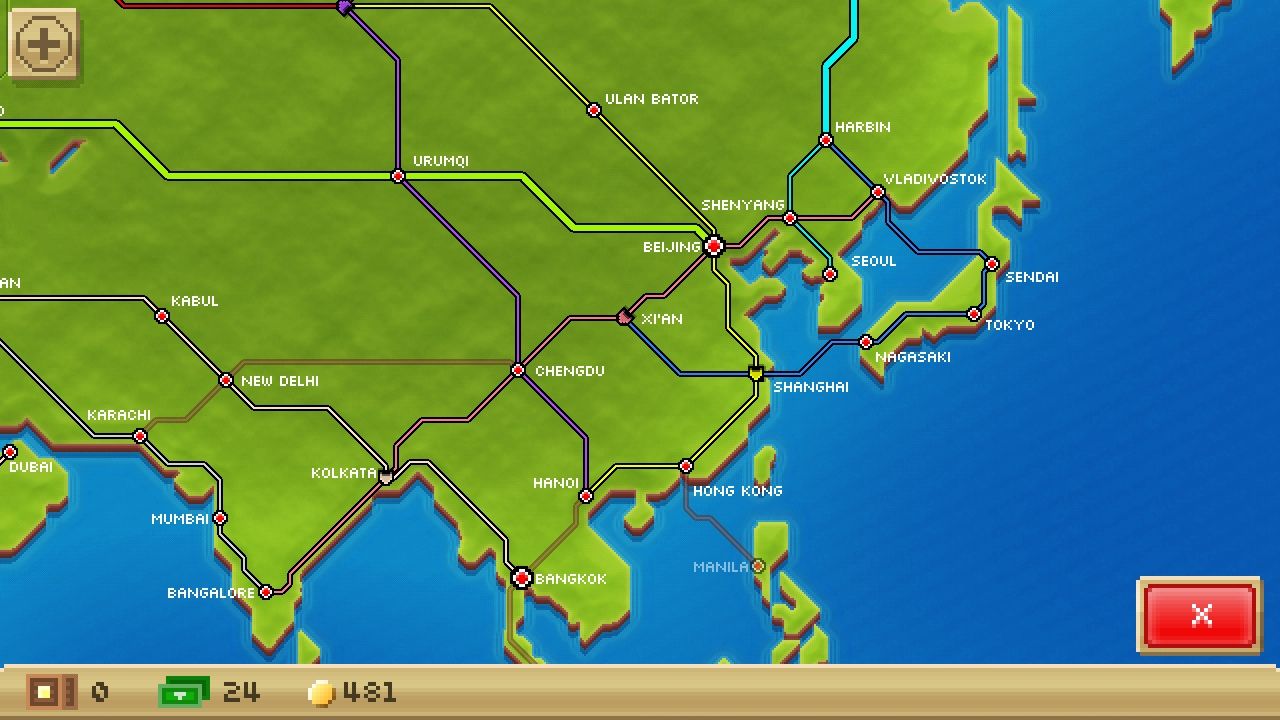Click the Bangkok railway junction marker
Screen dimensions: 1280x720
[522, 577]
